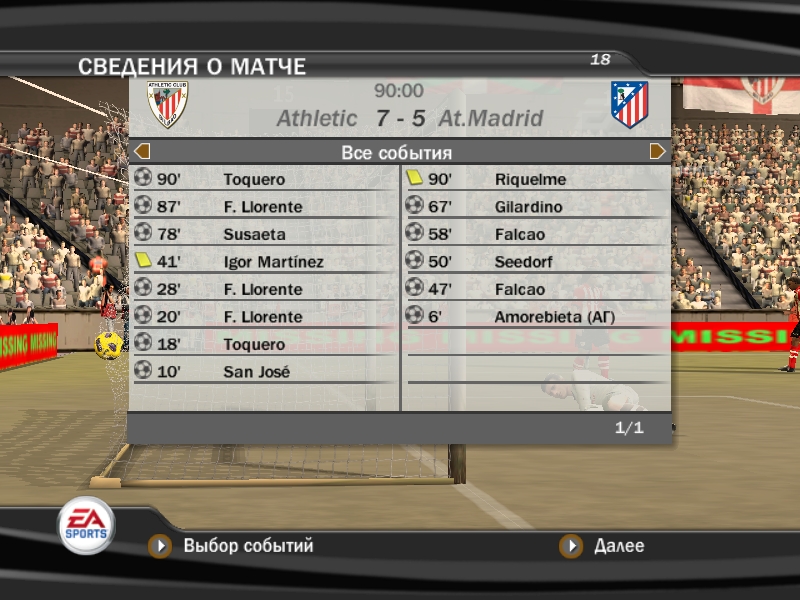Viewport: 800px width, 600px height.
Task: Select Amorebieta own goal row
Action: click(x=537, y=317)
